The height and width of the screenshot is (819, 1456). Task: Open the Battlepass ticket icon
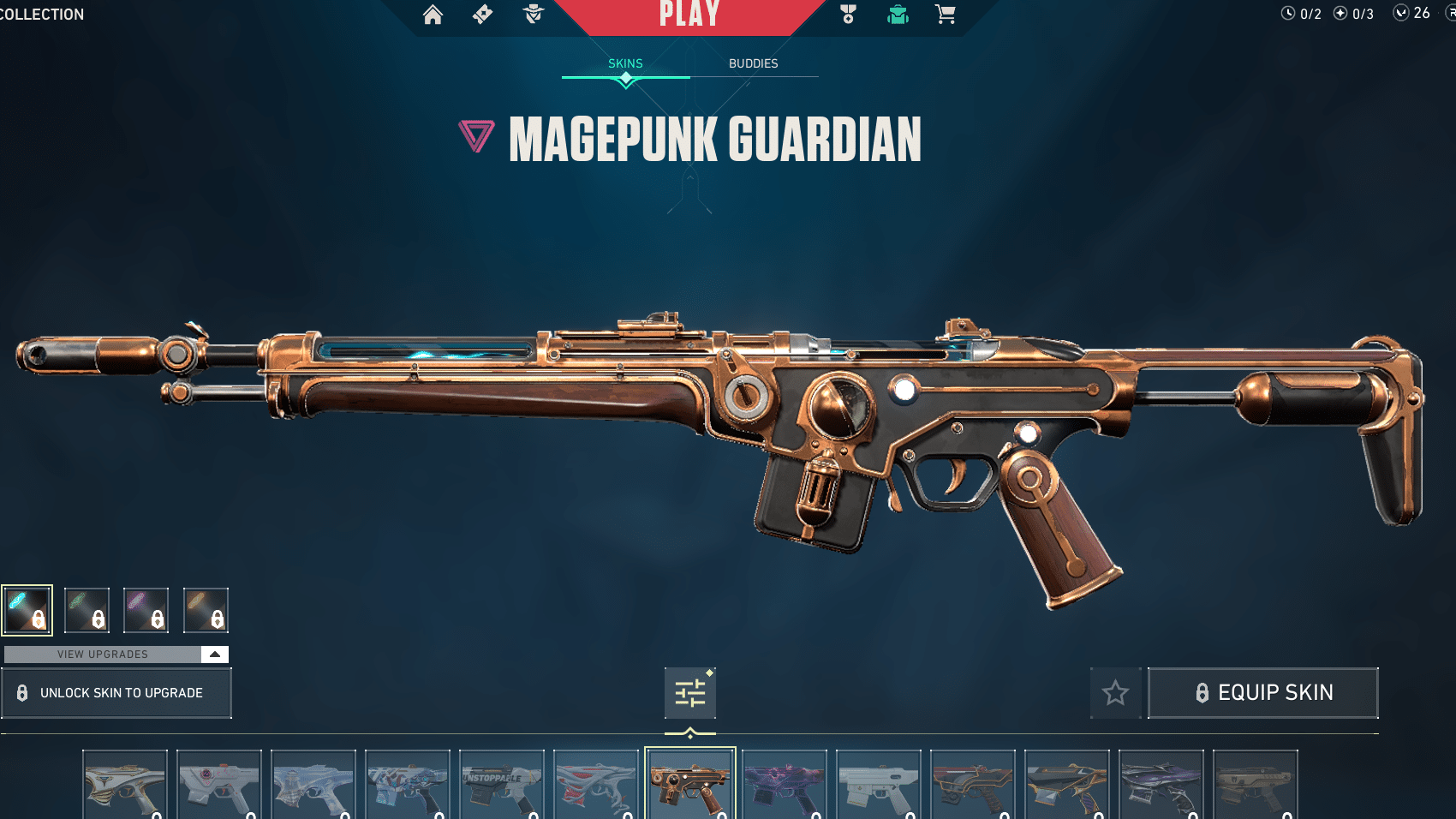tap(482, 15)
